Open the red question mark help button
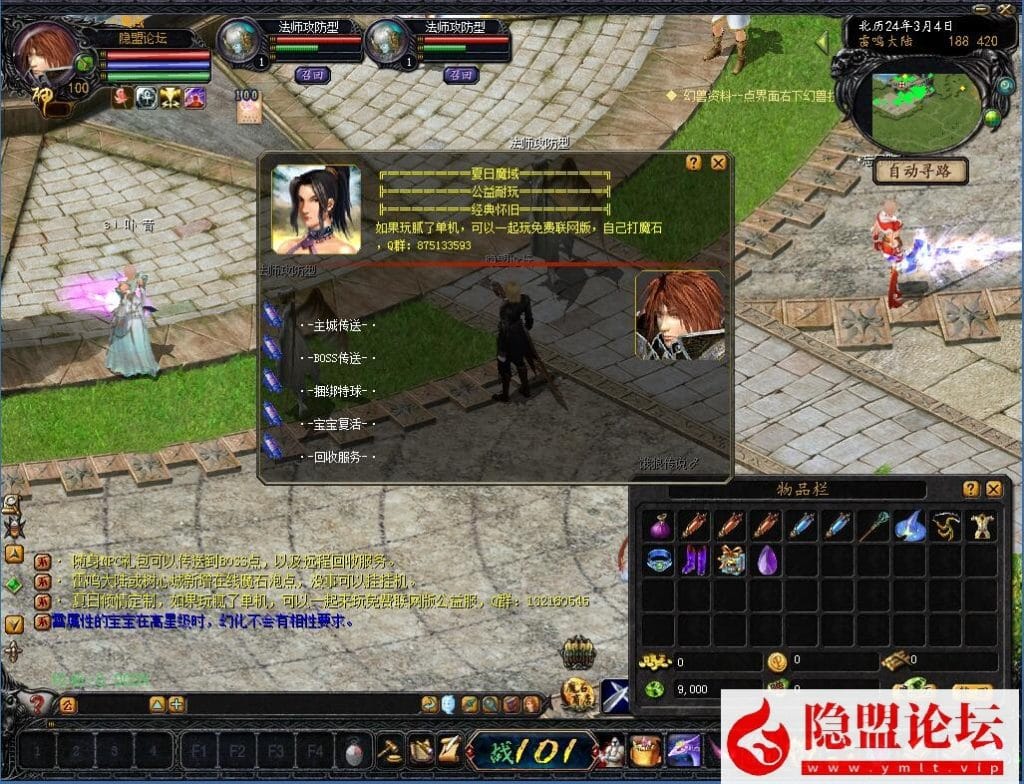 pos(38,704)
